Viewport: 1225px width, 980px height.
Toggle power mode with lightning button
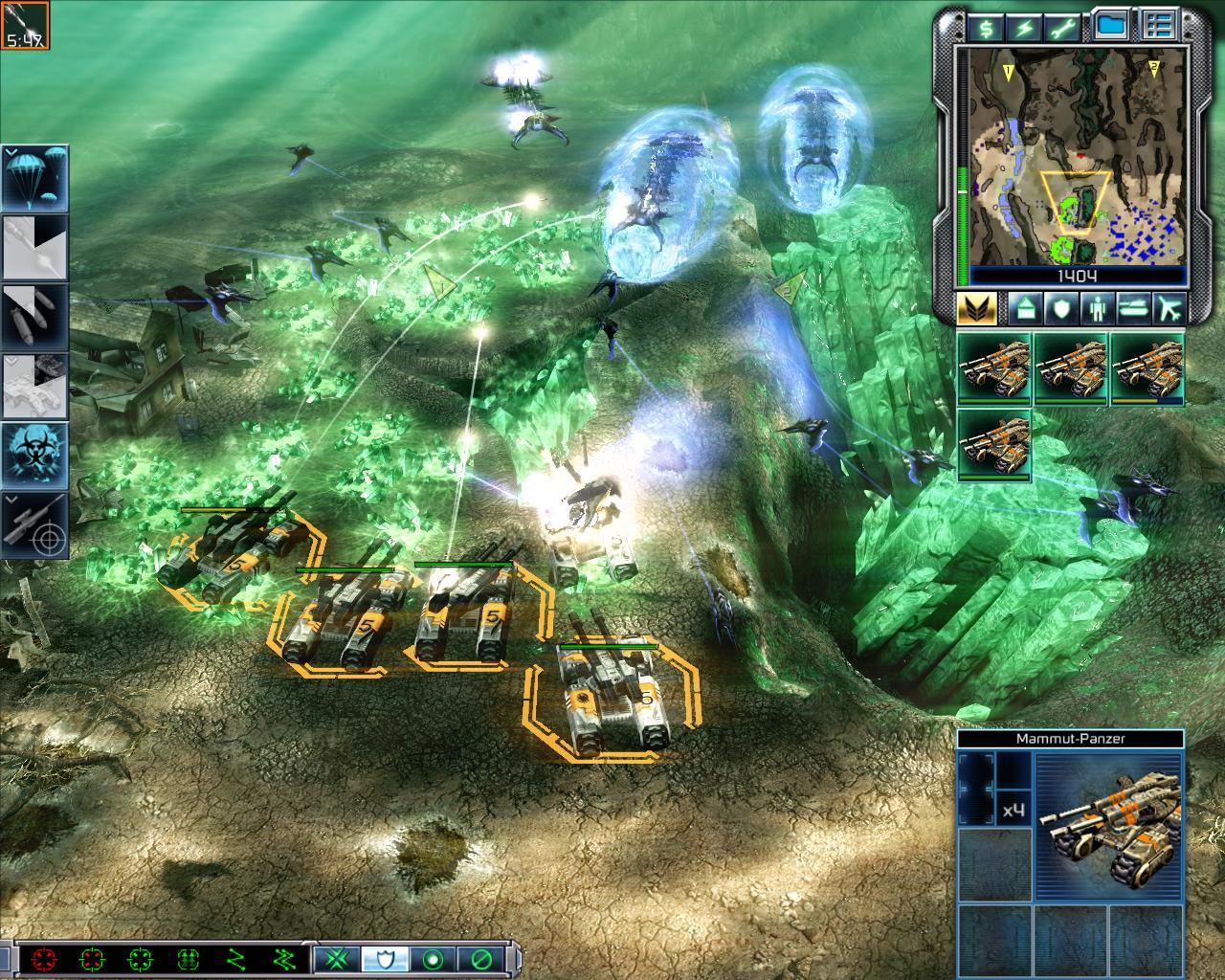click(x=1025, y=27)
